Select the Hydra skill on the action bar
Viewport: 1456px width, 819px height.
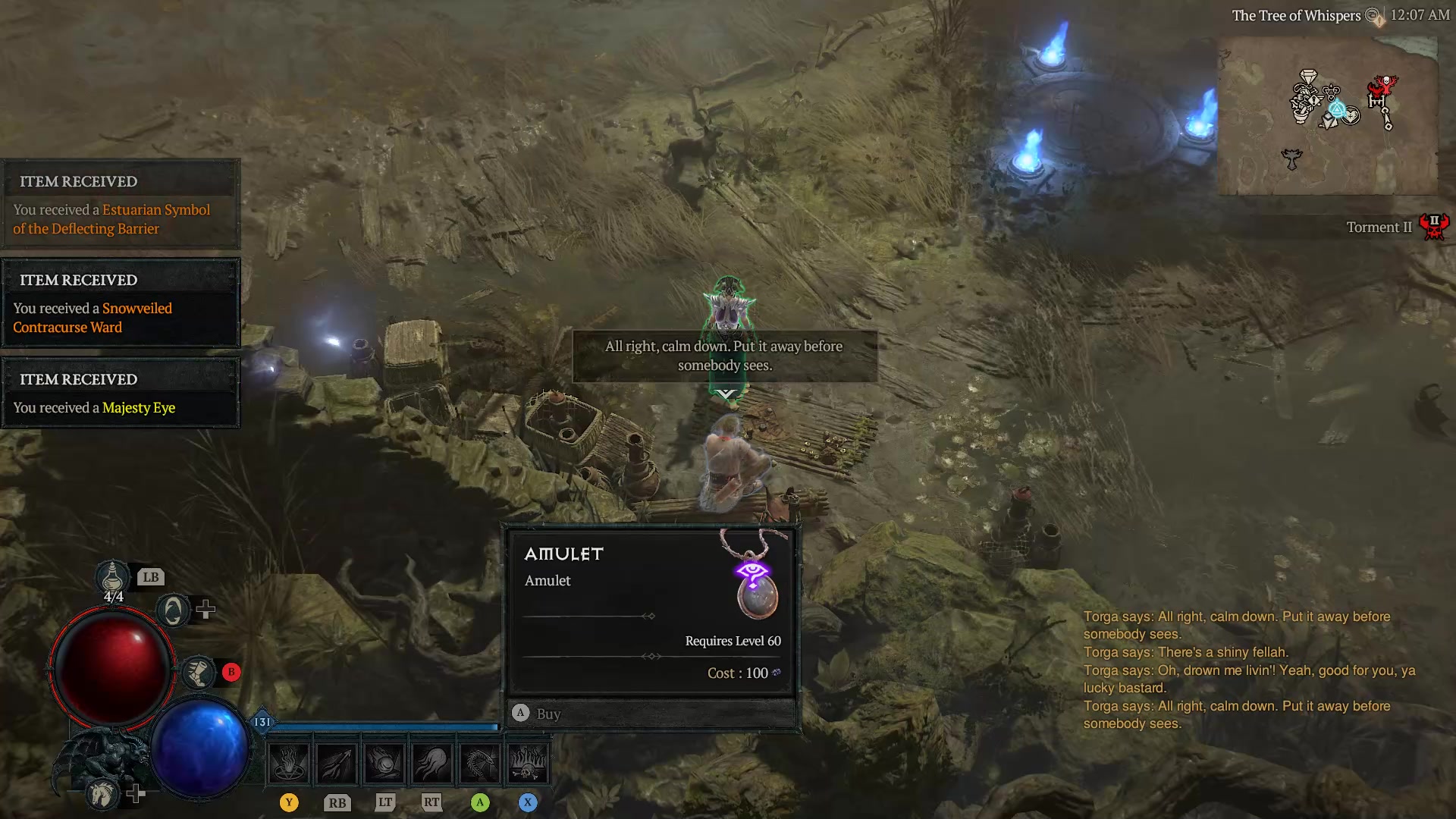pyautogui.click(x=480, y=762)
